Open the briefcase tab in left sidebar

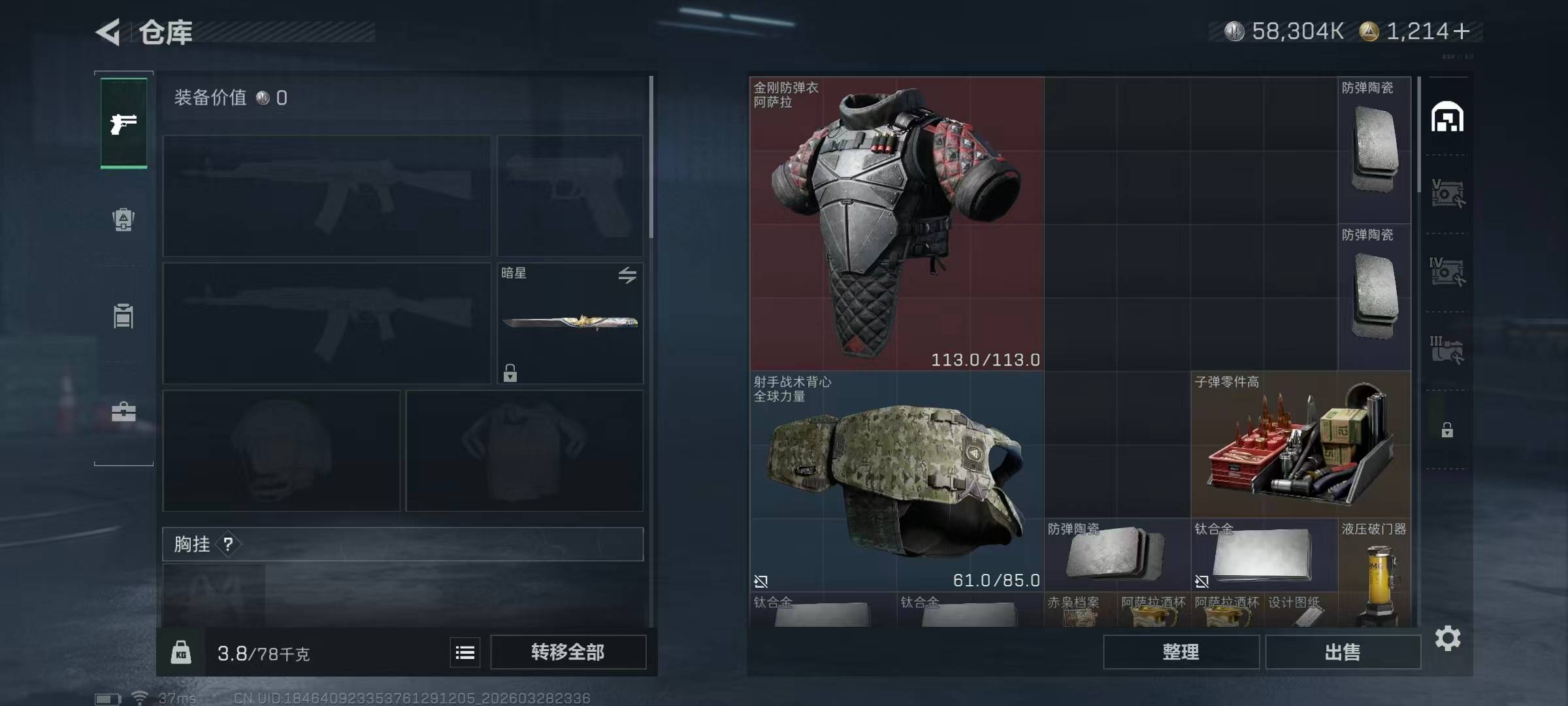[x=123, y=412]
